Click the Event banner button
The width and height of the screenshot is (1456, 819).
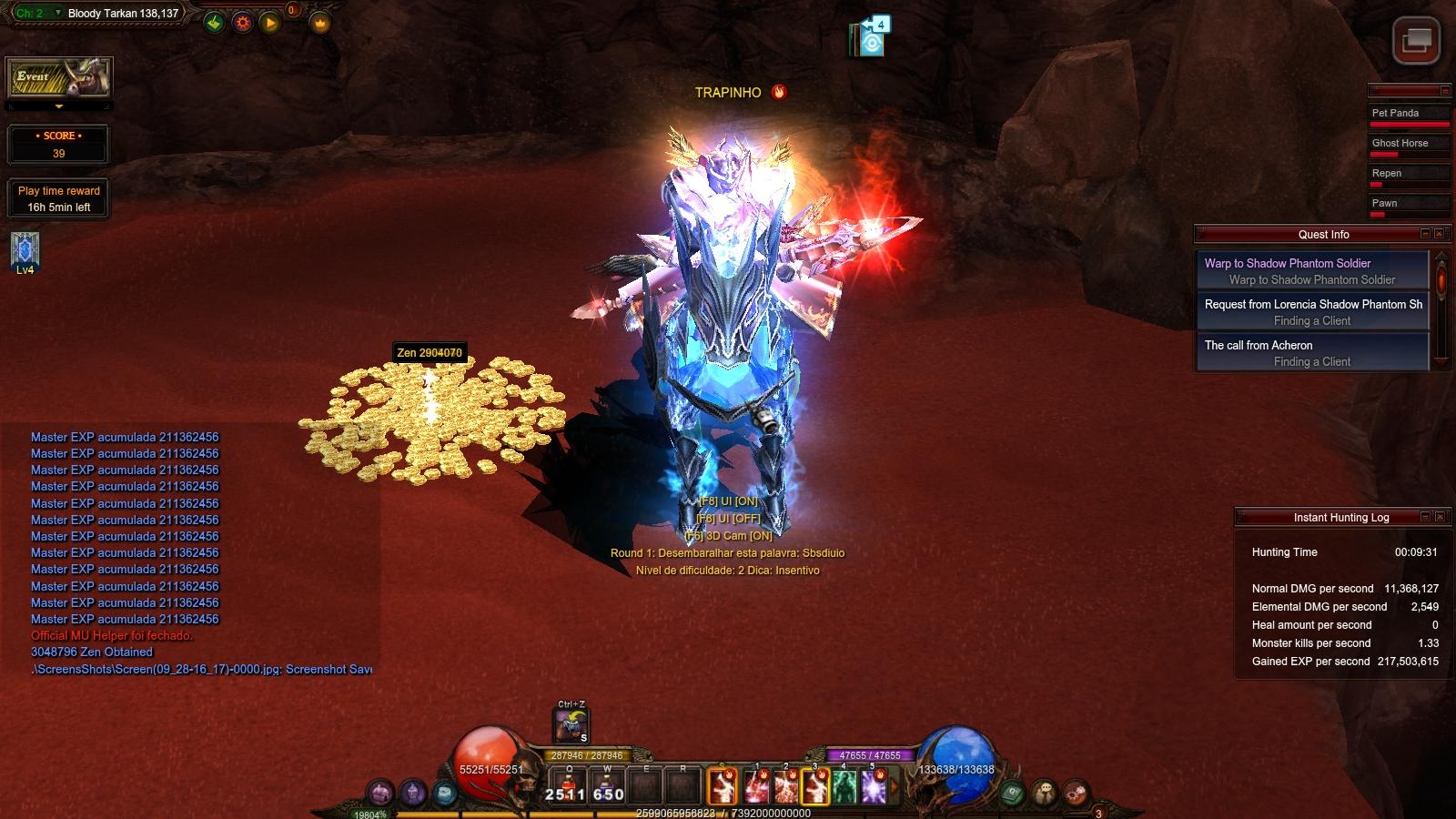point(59,78)
